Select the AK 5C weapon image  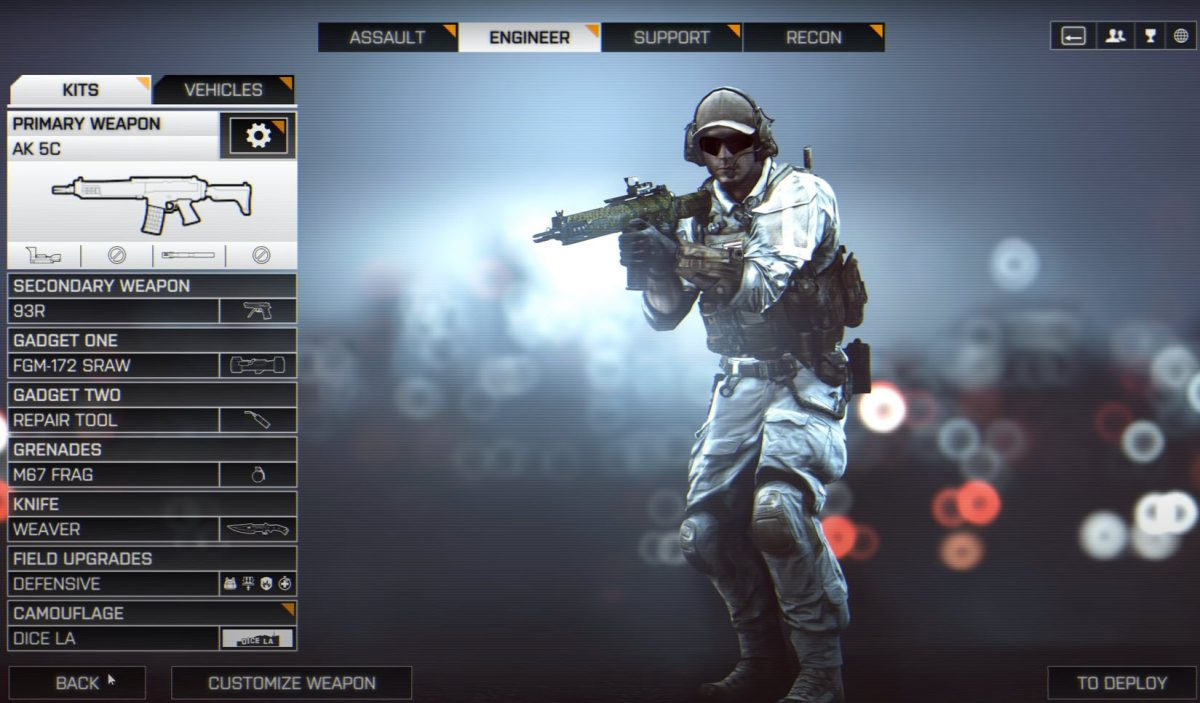pos(152,200)
